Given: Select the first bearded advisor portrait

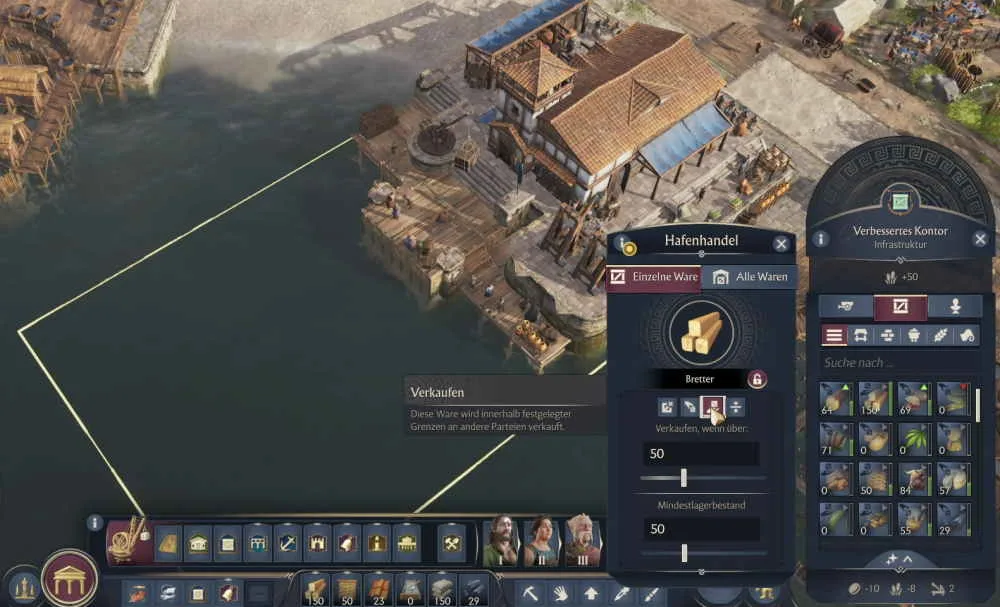Looking at the screenshot, I should [x=500, y=541].
